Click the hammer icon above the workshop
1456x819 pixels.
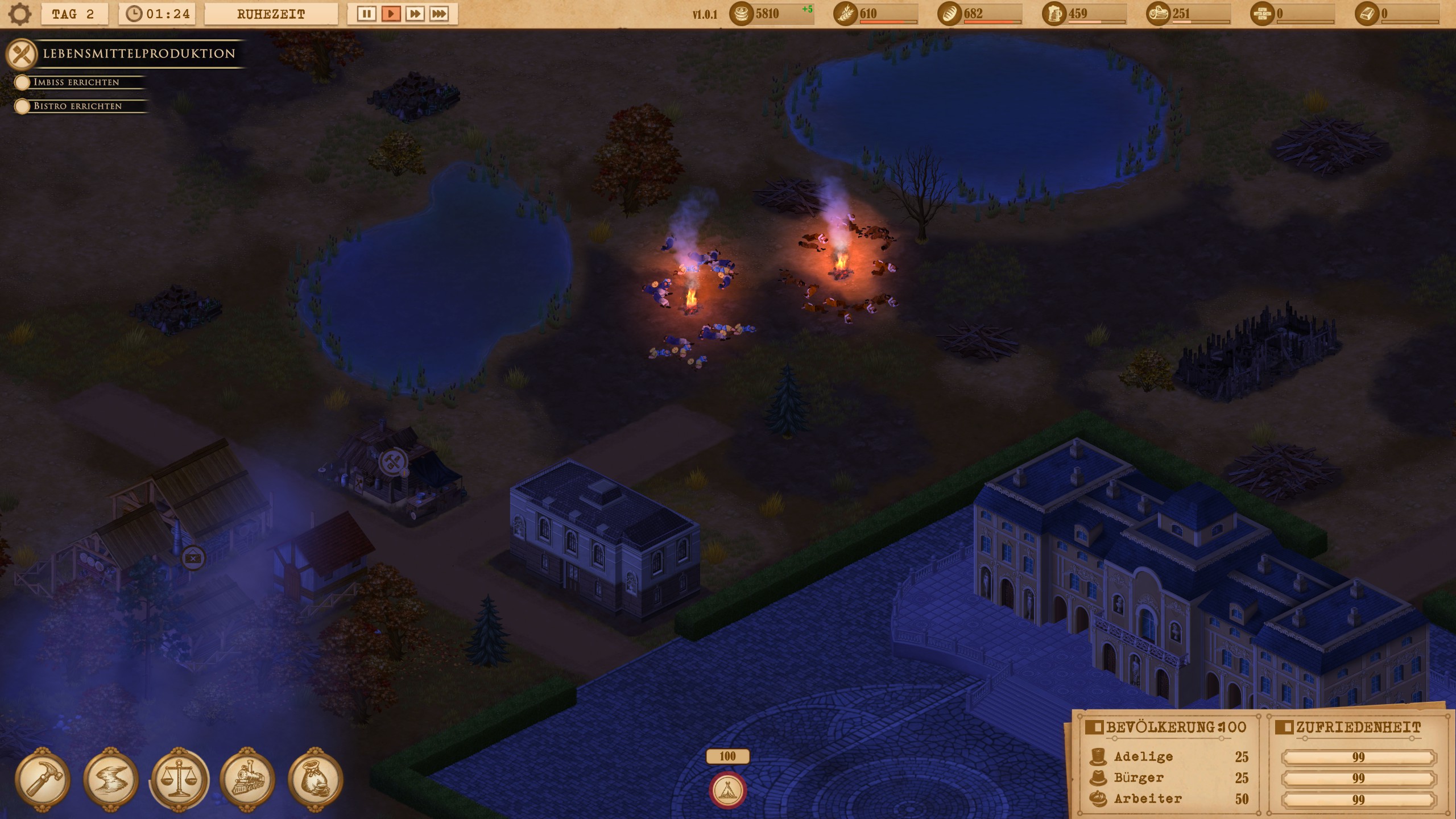pyautogui.click(x=393, y=461)
